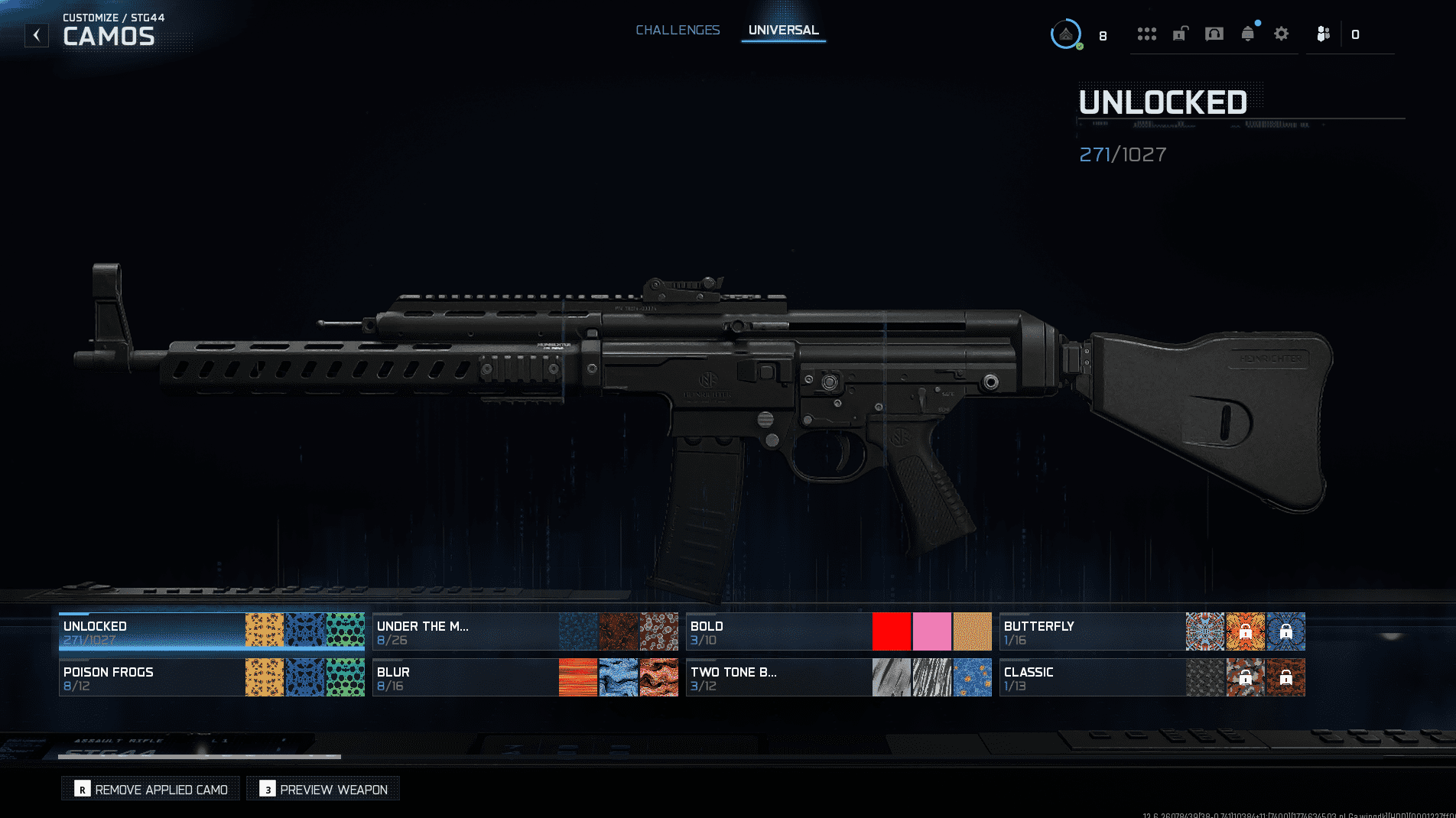Open the notifications bell
The height and width of the screenshot is (818, 1456).
click(1247, 34)
